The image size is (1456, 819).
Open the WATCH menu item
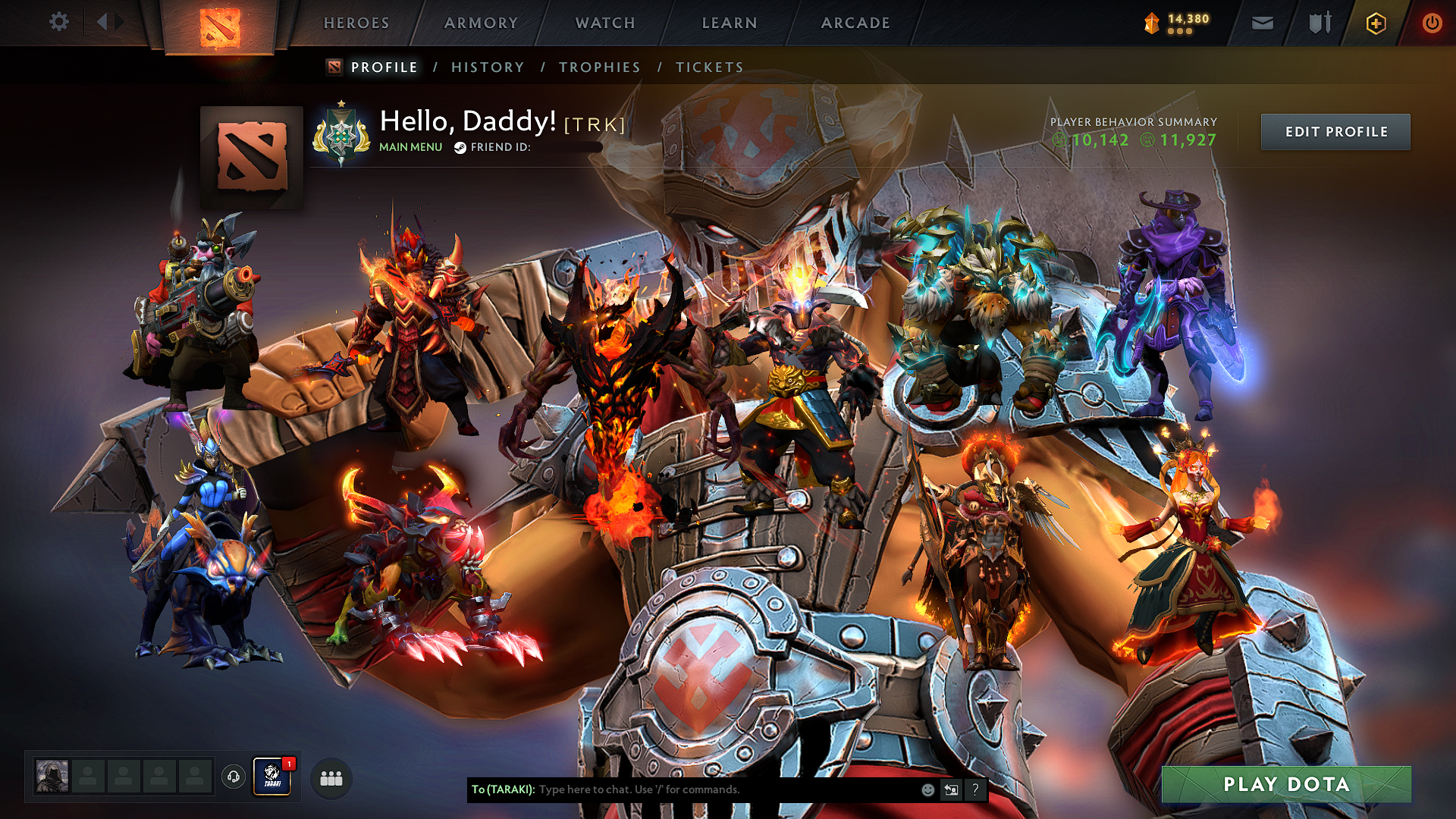tap(603, 23)
